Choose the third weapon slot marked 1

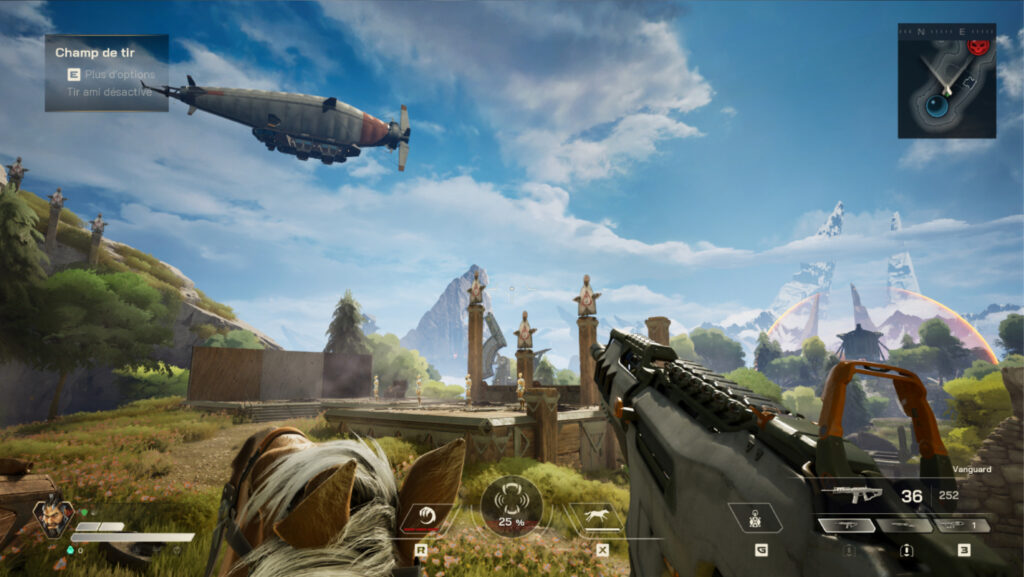(962, 525)
